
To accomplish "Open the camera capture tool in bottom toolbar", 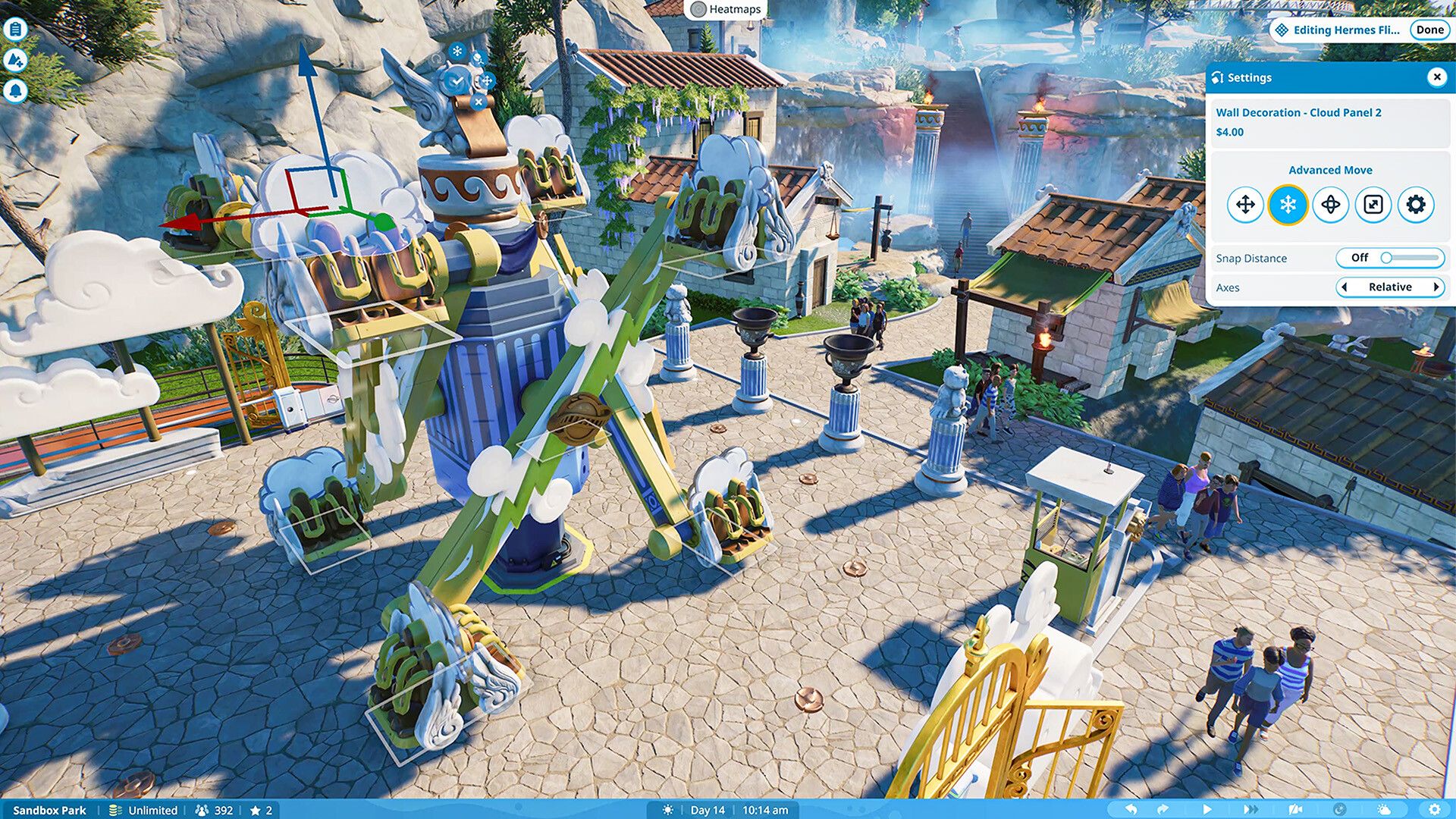I will [x=1296, y=810].
